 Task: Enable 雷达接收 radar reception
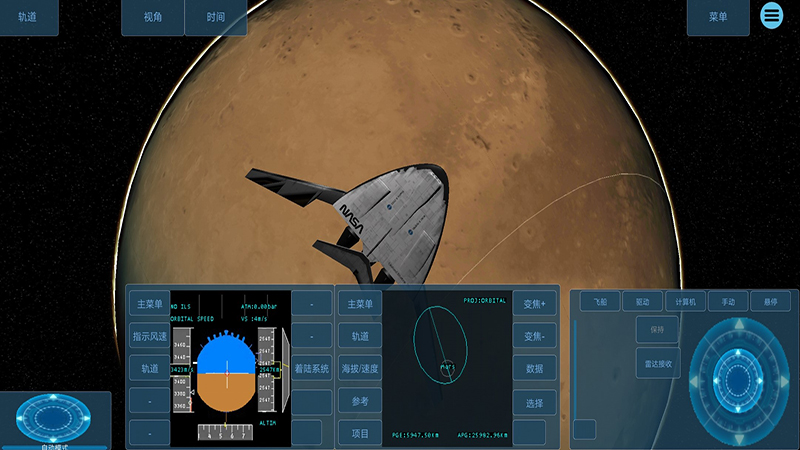(x=657, y=363)
